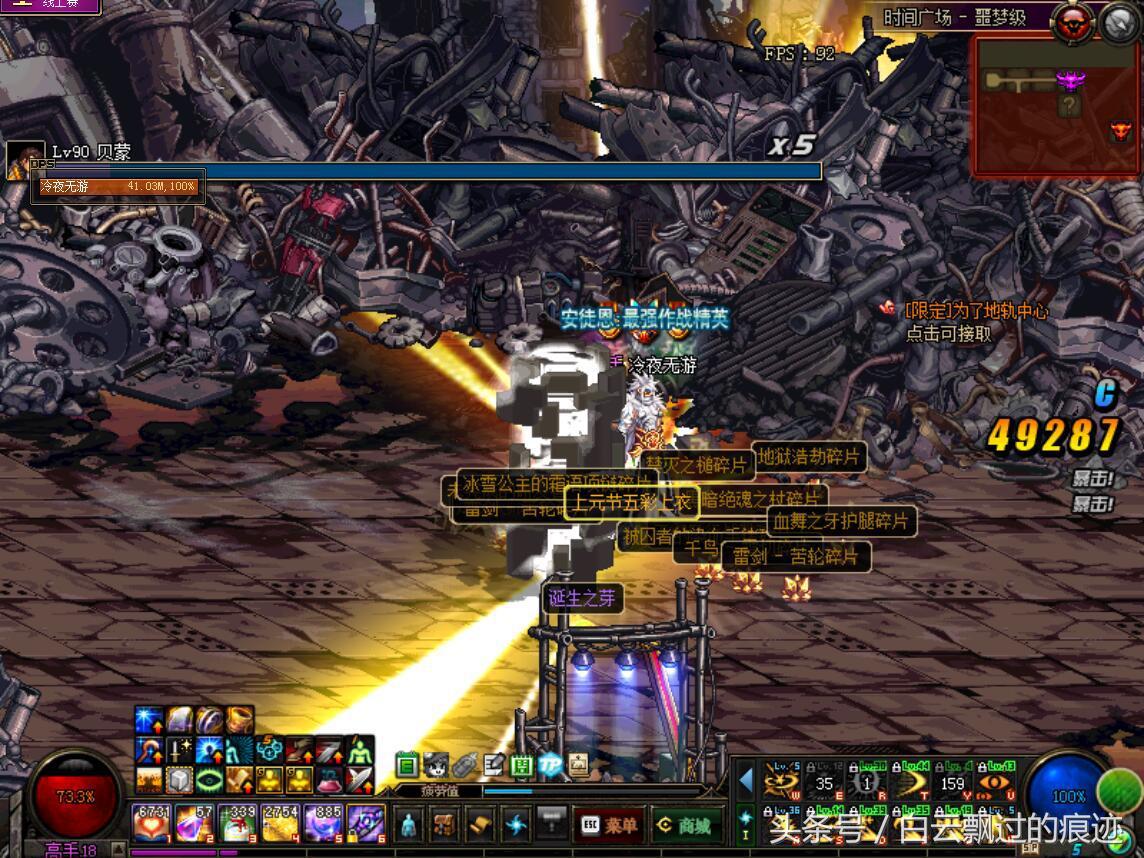Open the quest scroll icon
Image resolution: width=1144 pixels, height=858 pixels.
click(x=481, y=825)
